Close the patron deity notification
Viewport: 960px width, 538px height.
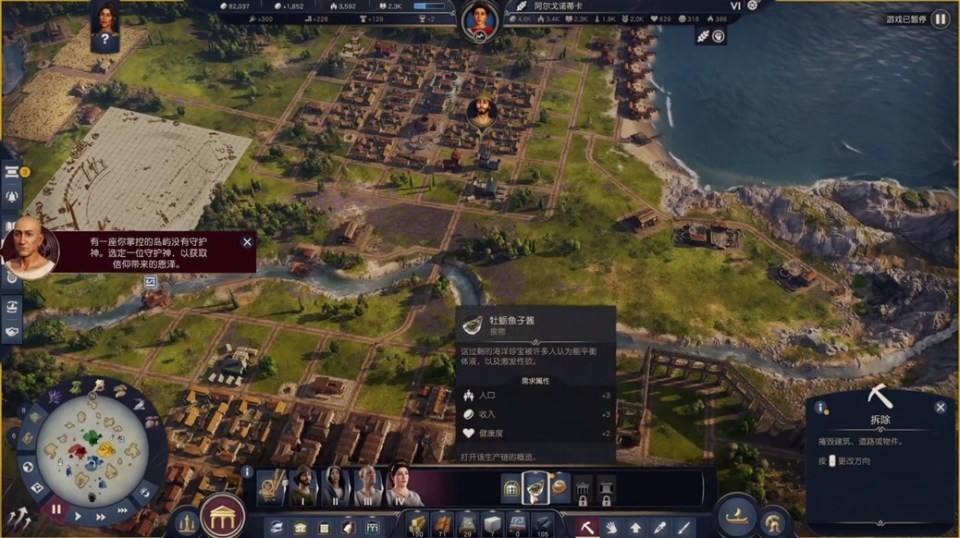coord(247,242)
